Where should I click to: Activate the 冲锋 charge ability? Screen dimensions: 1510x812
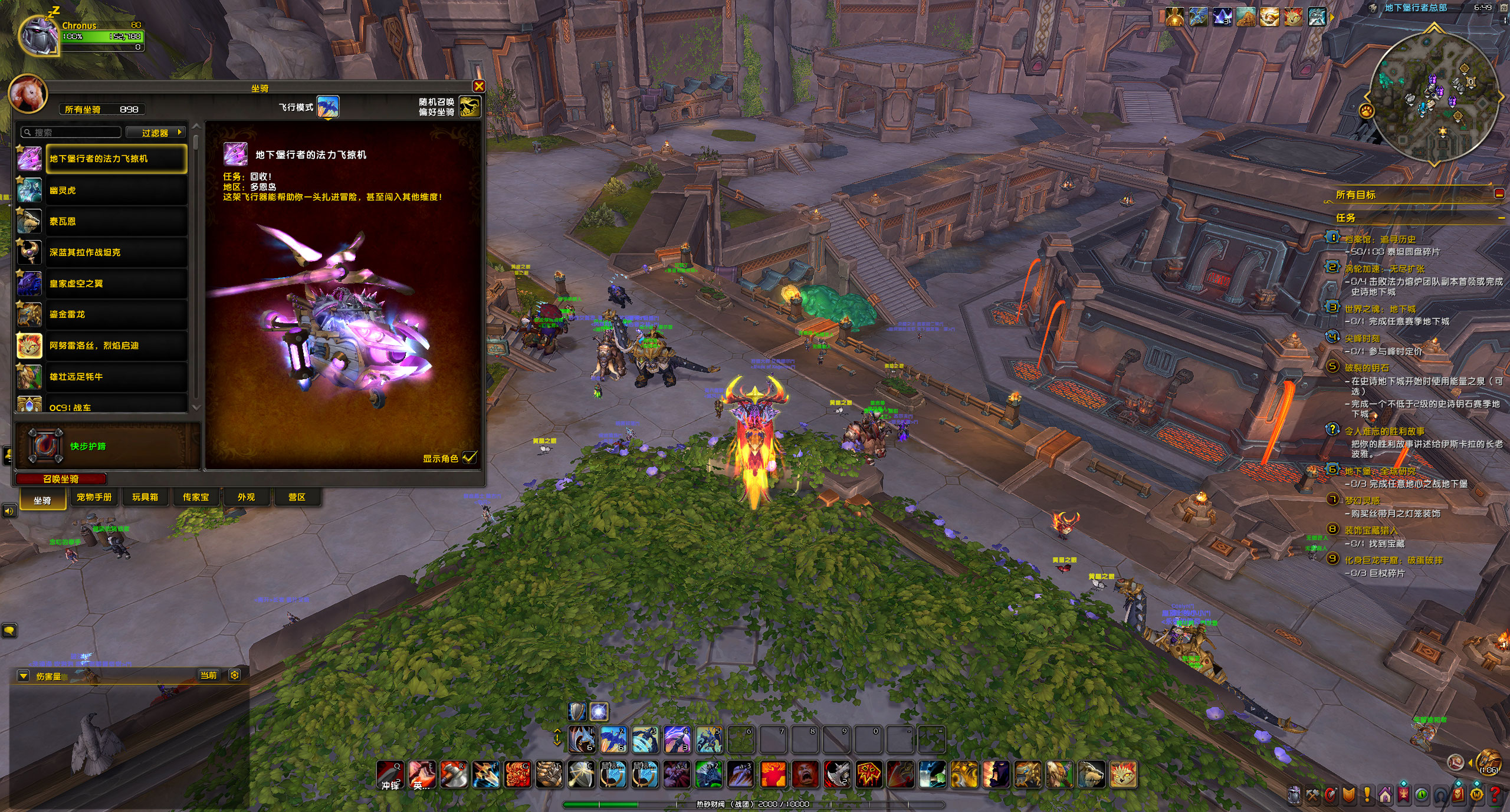coord(390,774)
